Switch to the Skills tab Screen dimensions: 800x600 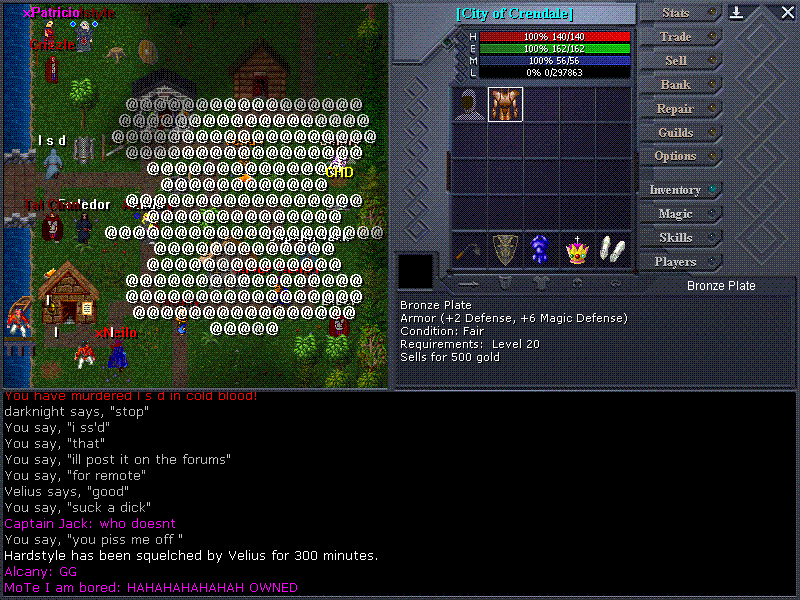click(x=676, y=238)
